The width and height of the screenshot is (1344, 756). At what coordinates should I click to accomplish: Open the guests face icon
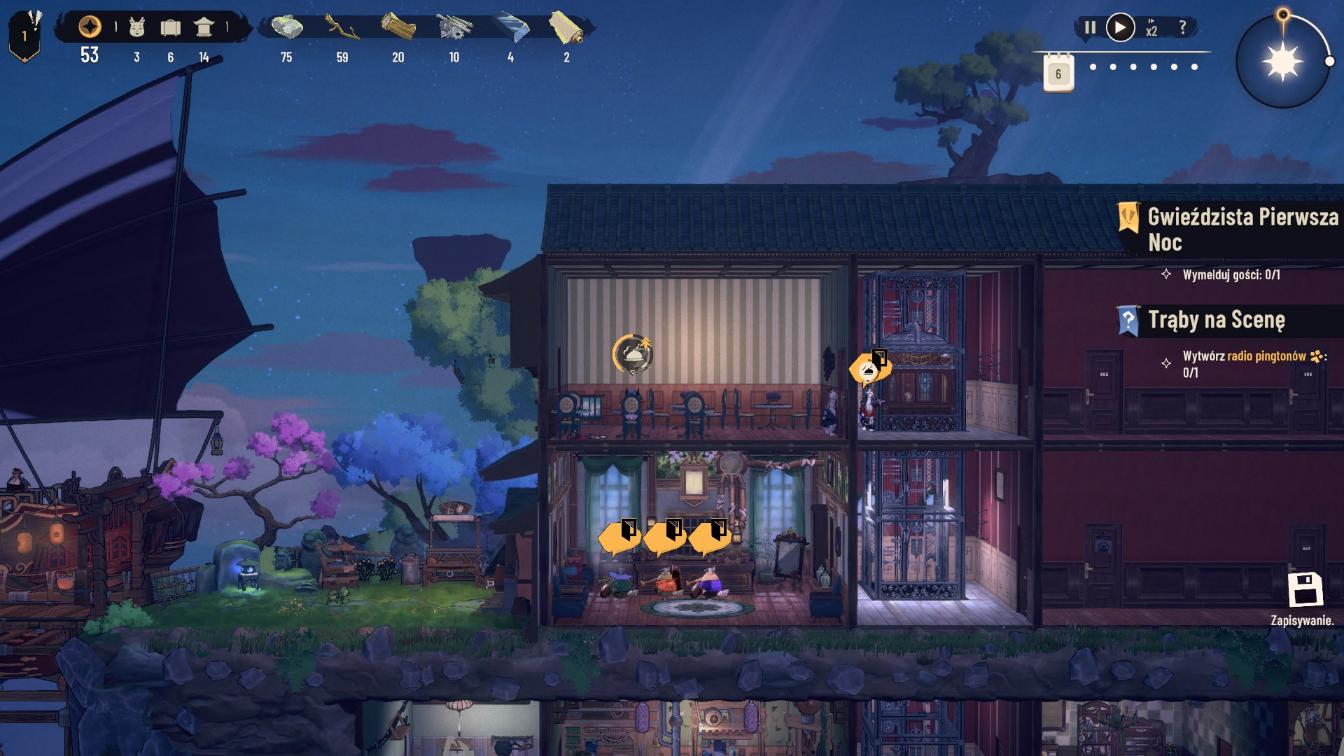[x=137, y=27]
